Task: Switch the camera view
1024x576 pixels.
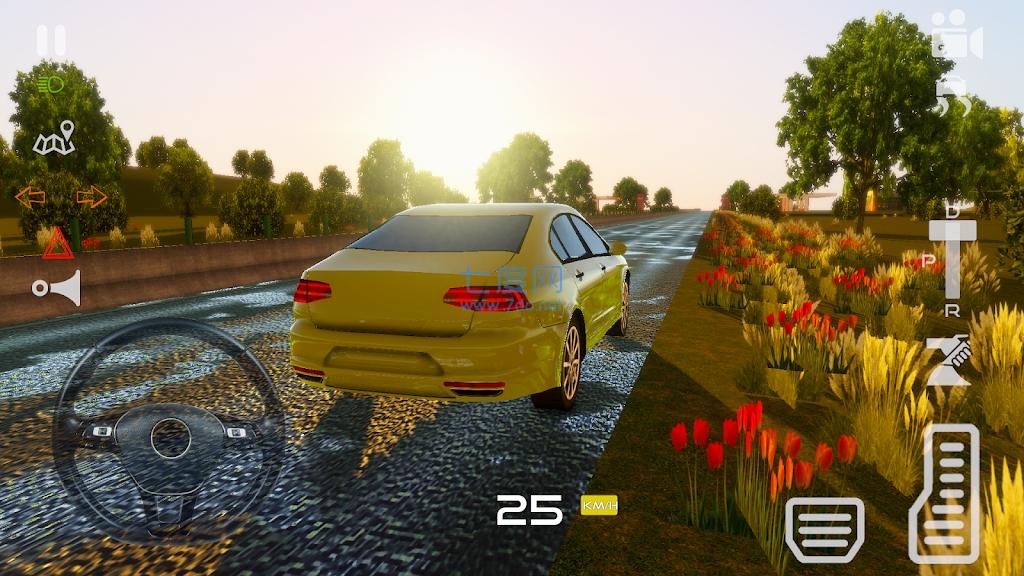Action: tap(956, 37)
